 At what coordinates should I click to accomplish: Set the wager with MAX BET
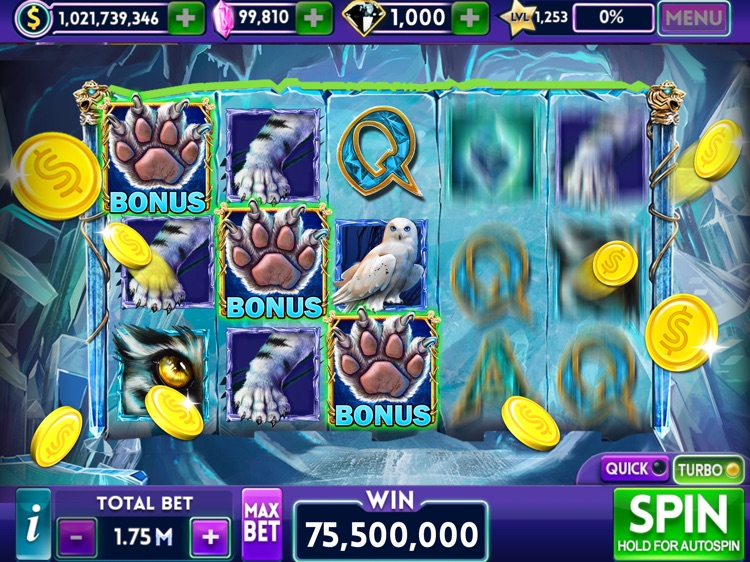pyautogui.click(x=262, y=523)
